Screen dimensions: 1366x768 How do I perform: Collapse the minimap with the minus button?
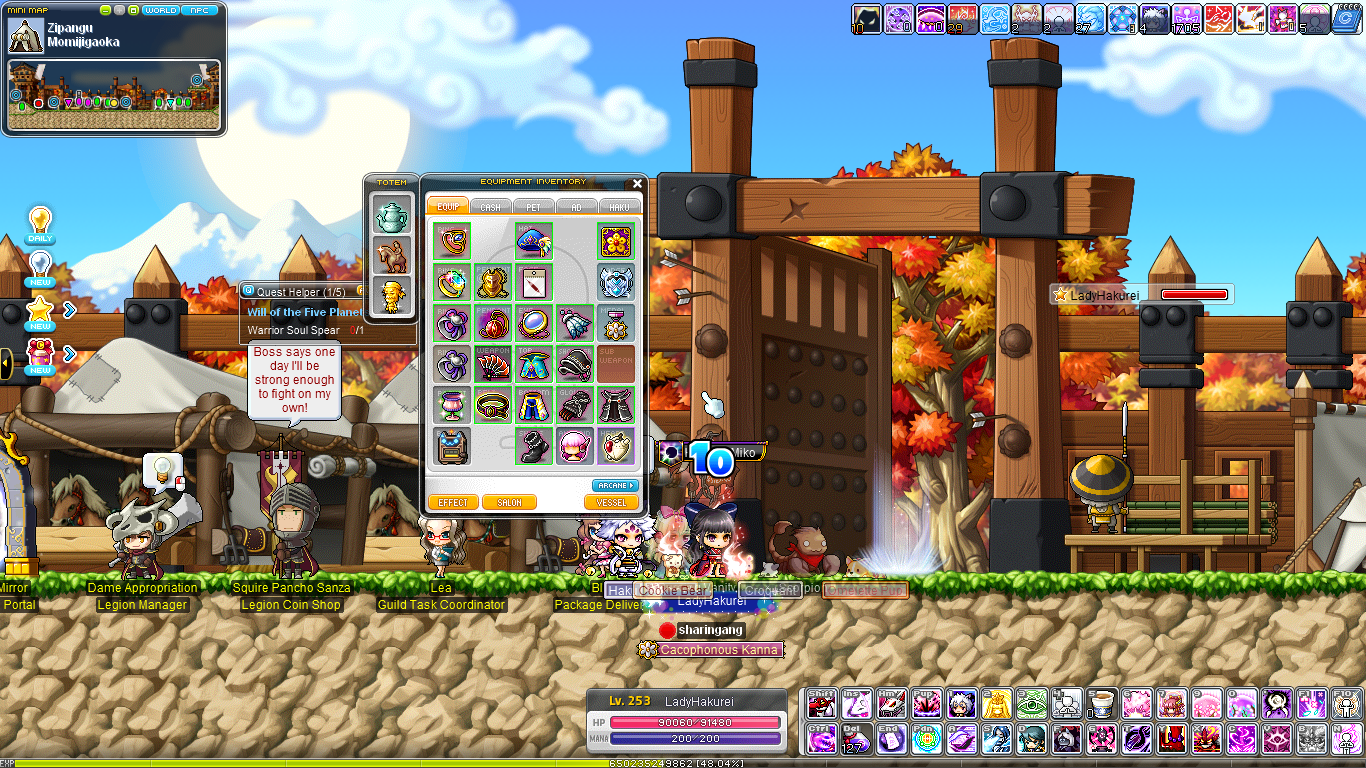[x=105, y=10]
